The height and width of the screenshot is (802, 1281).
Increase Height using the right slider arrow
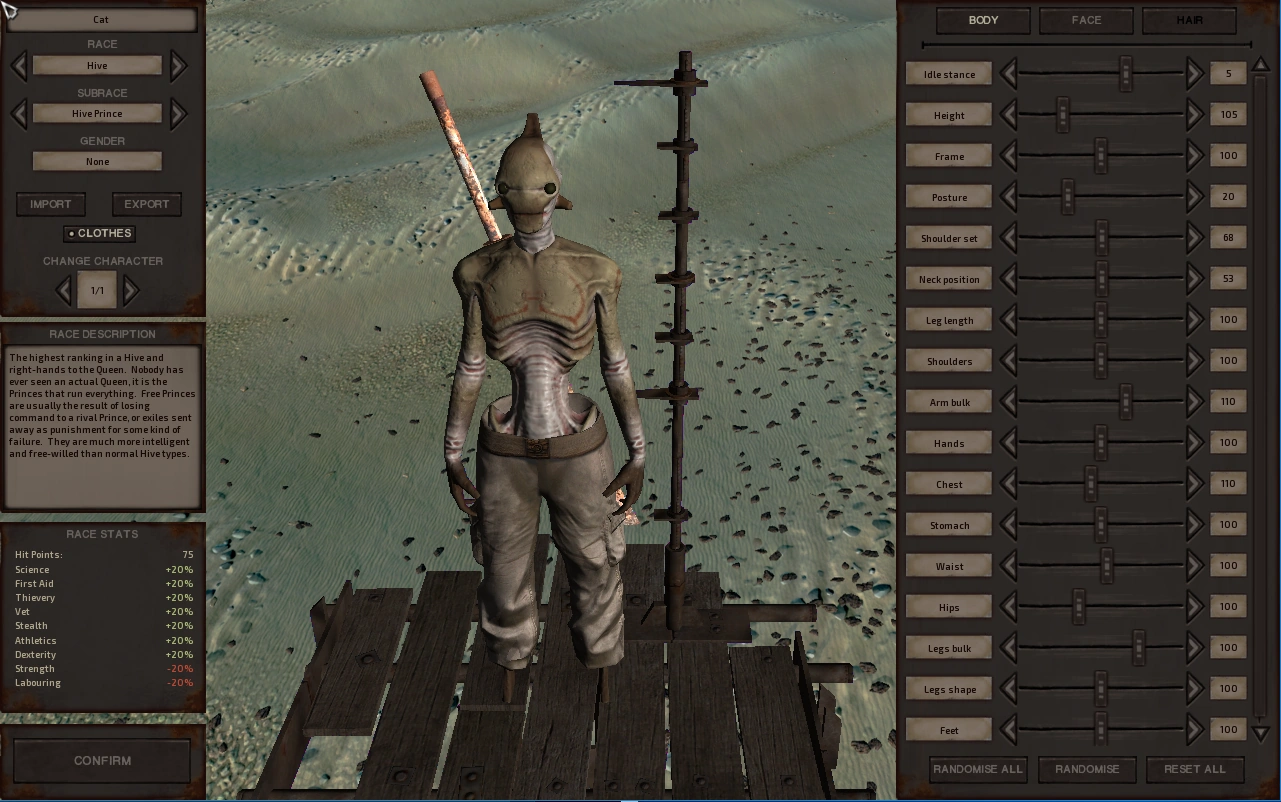click(x=1193, y=114)
